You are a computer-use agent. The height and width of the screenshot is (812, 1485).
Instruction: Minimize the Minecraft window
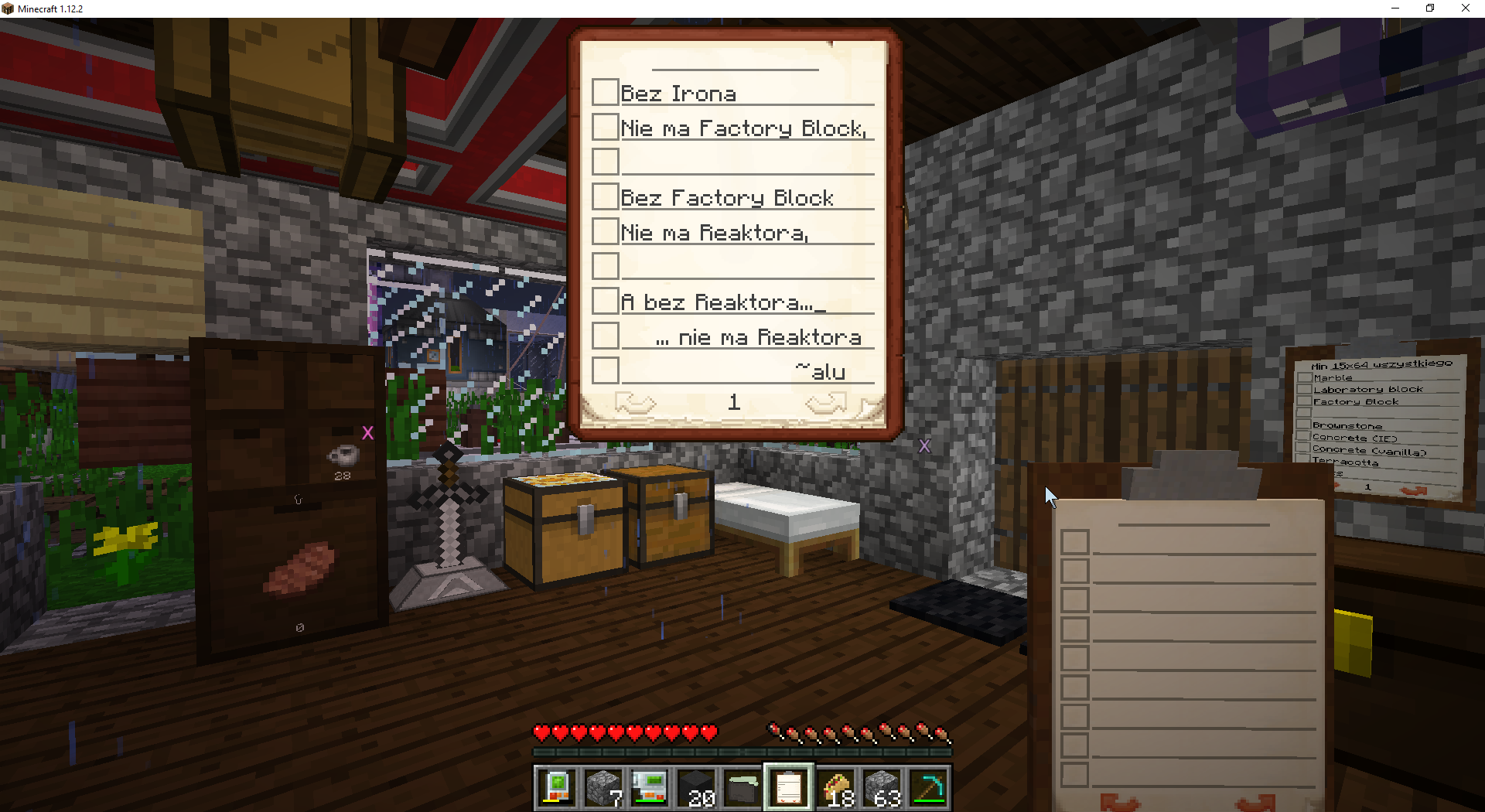pos(1395,9)
